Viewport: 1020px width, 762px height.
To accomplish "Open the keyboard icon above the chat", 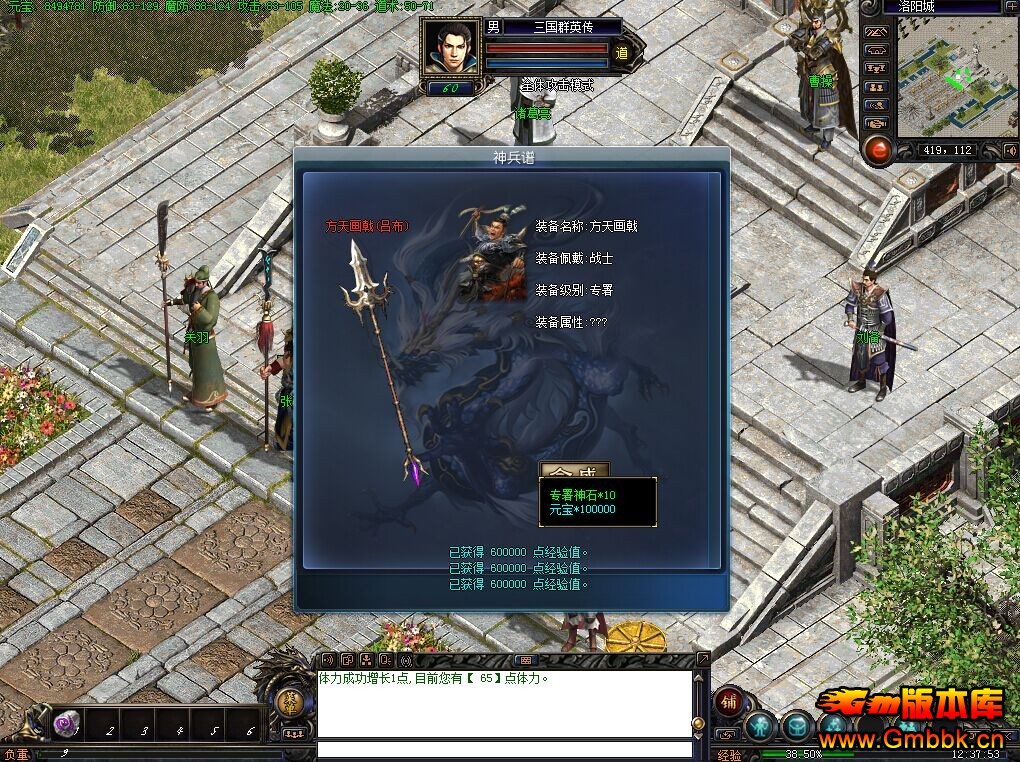I will tap(526, 660).
